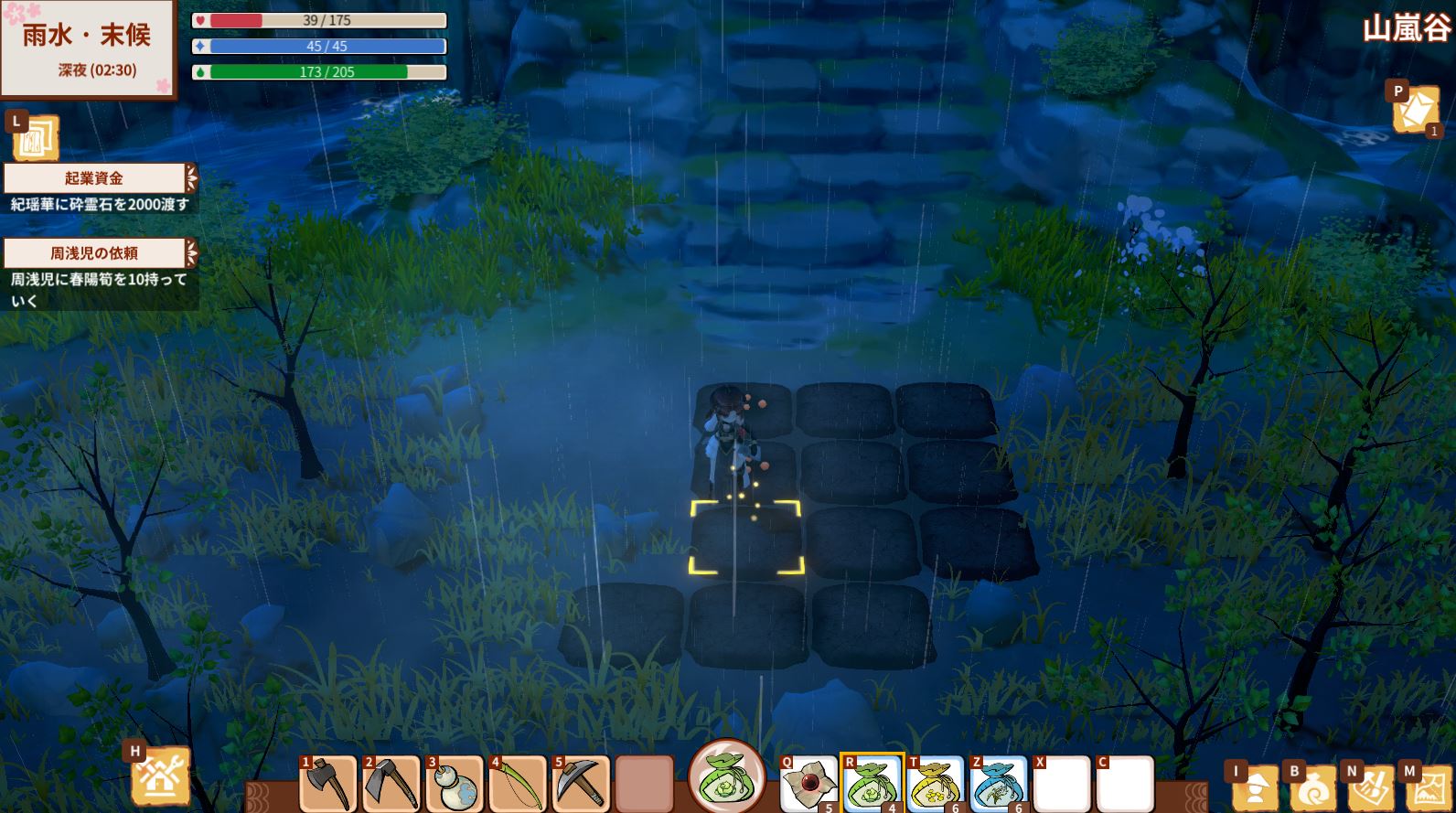Select the green sickle tool
Screen dimensions: 1456x813
[x=518, y=785]
